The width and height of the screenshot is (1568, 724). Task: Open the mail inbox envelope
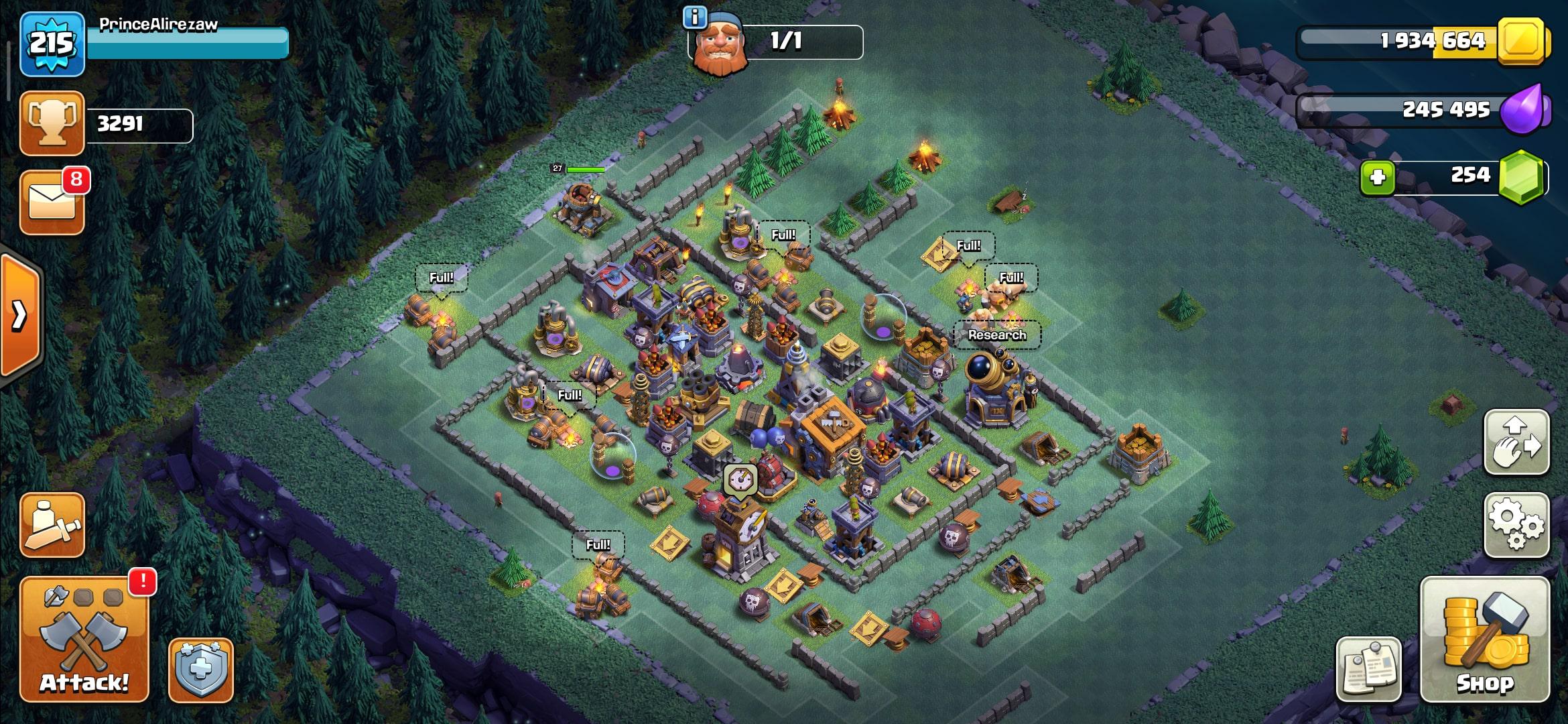tap(52, 202)
